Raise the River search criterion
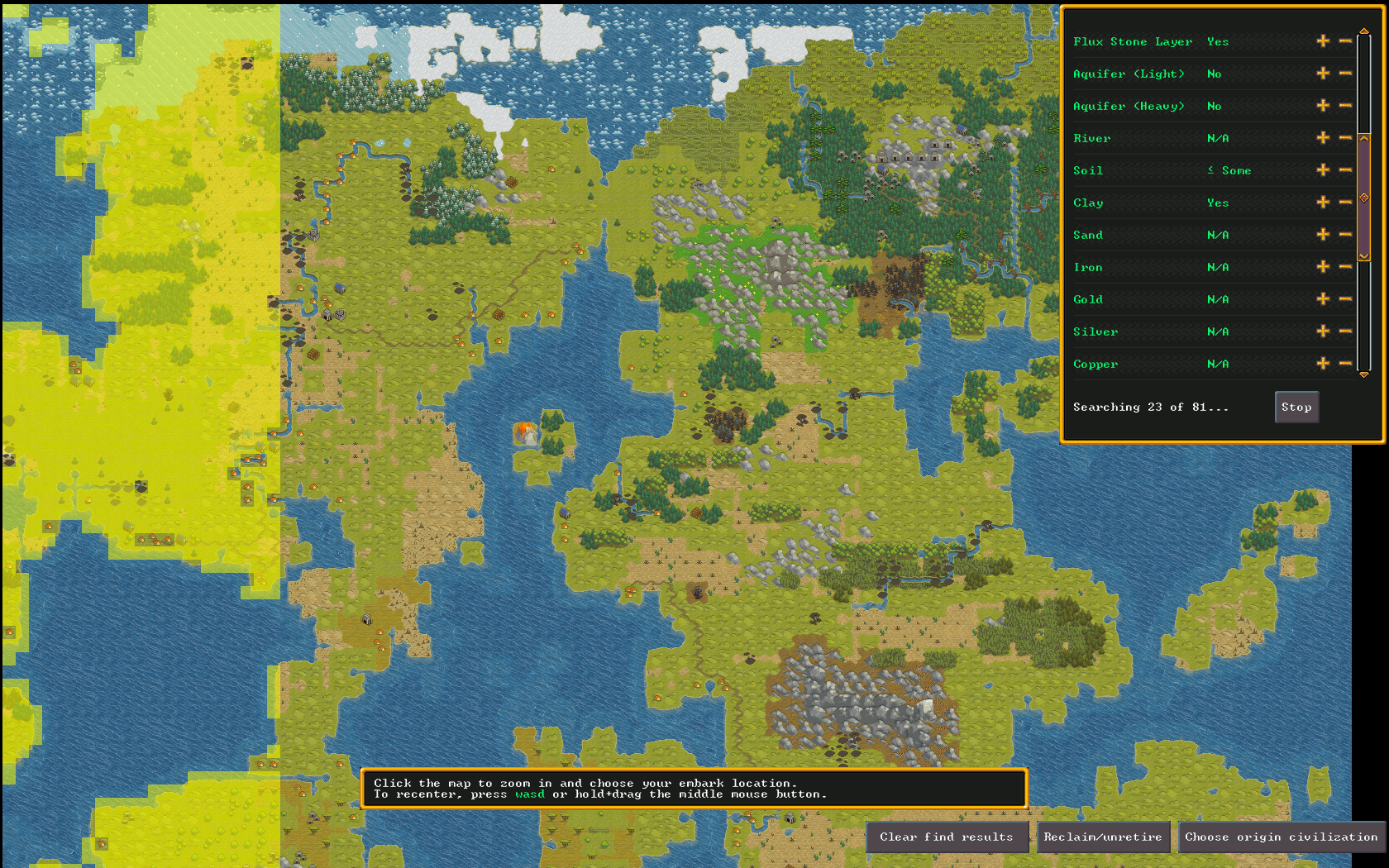Image resolution: width=1389 pixels, height=868 pixels. pyautogui.click(x=1323, y=138)
